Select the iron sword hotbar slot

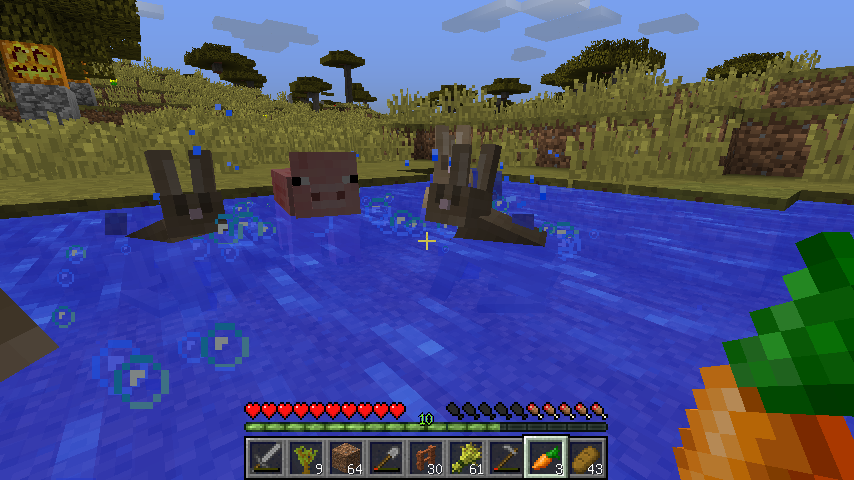(x=265, y=458)
